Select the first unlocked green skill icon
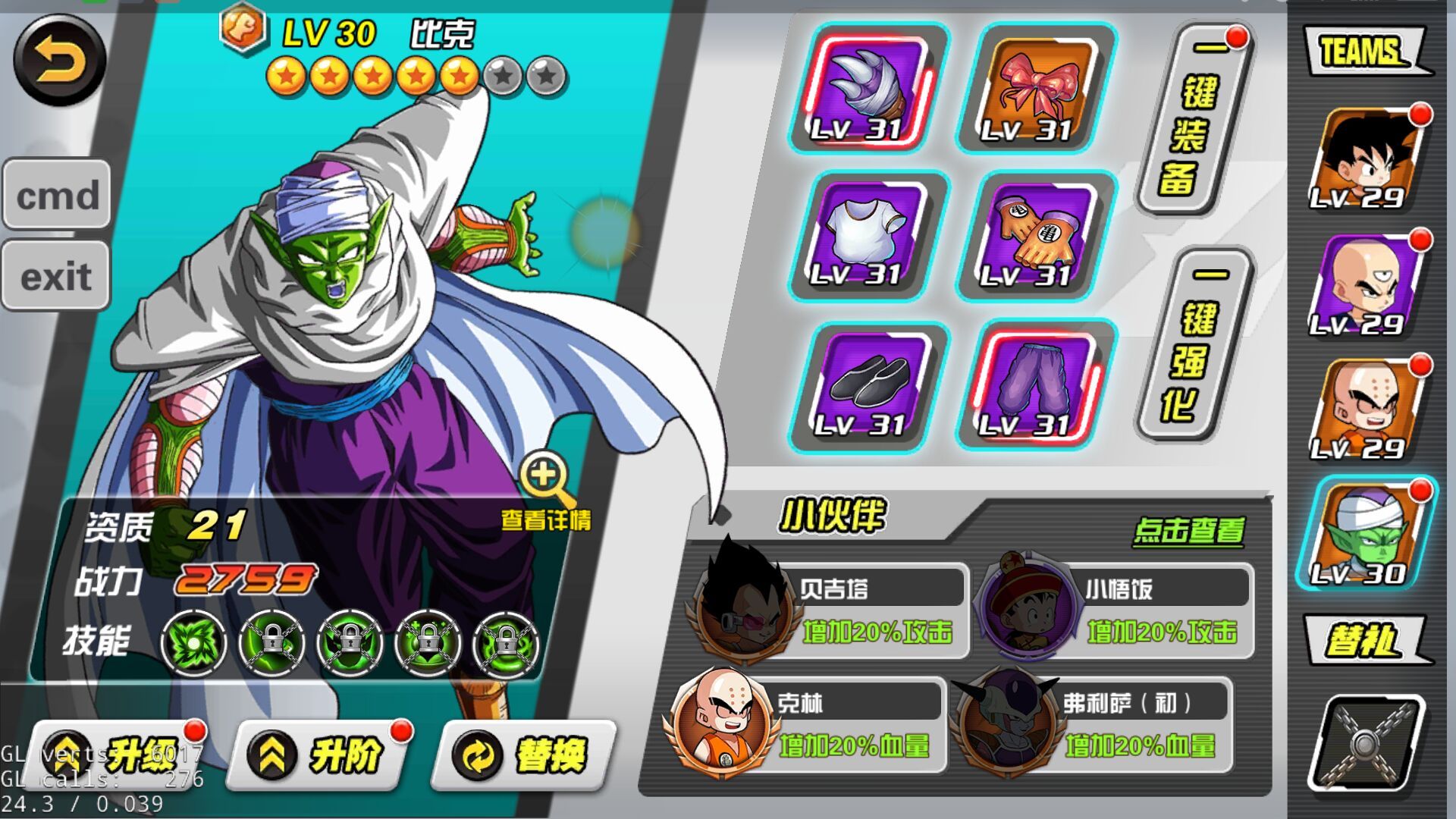1456x819 pixels. point(193,643)
